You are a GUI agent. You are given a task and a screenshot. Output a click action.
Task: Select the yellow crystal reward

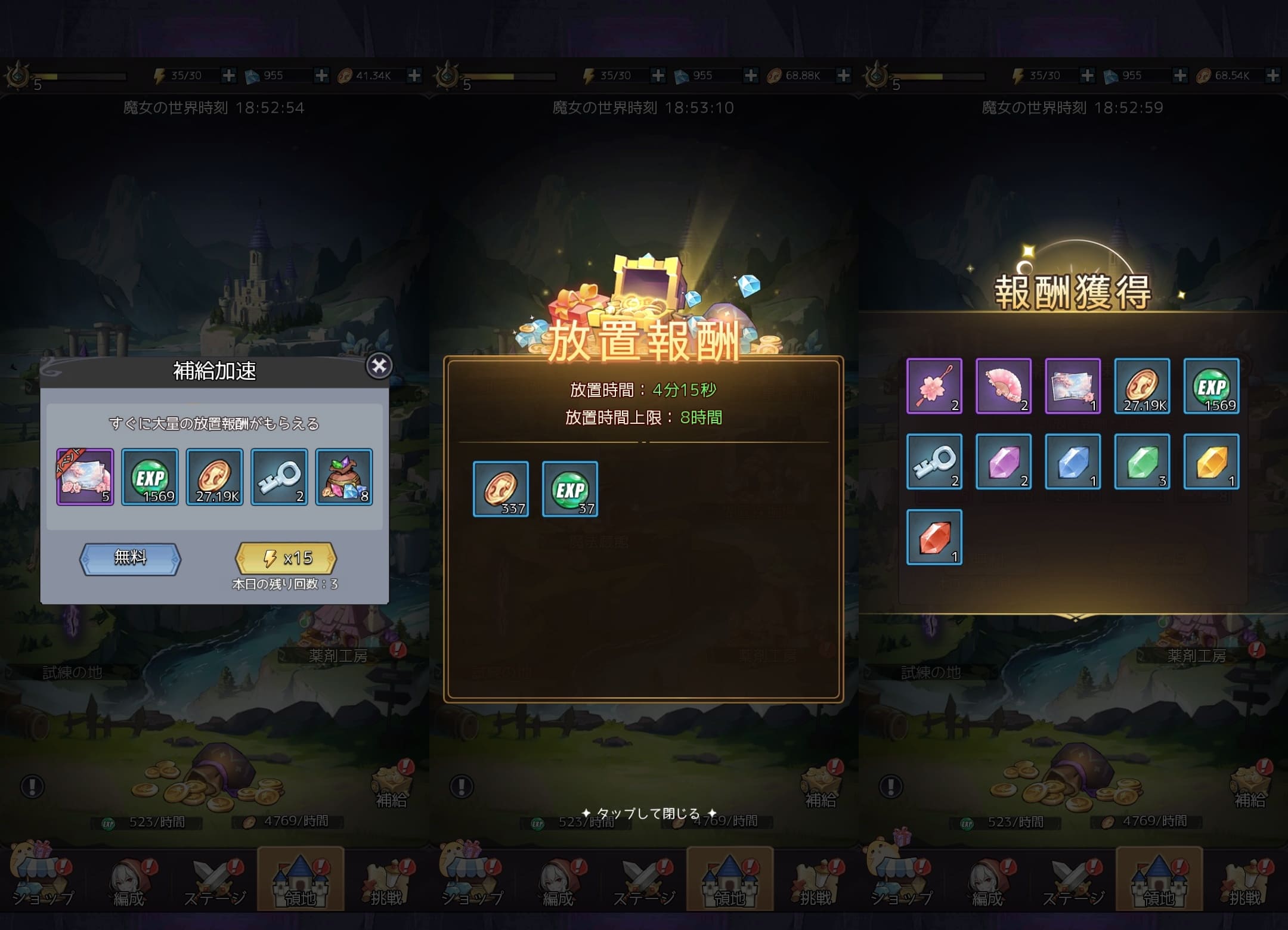1211,461
